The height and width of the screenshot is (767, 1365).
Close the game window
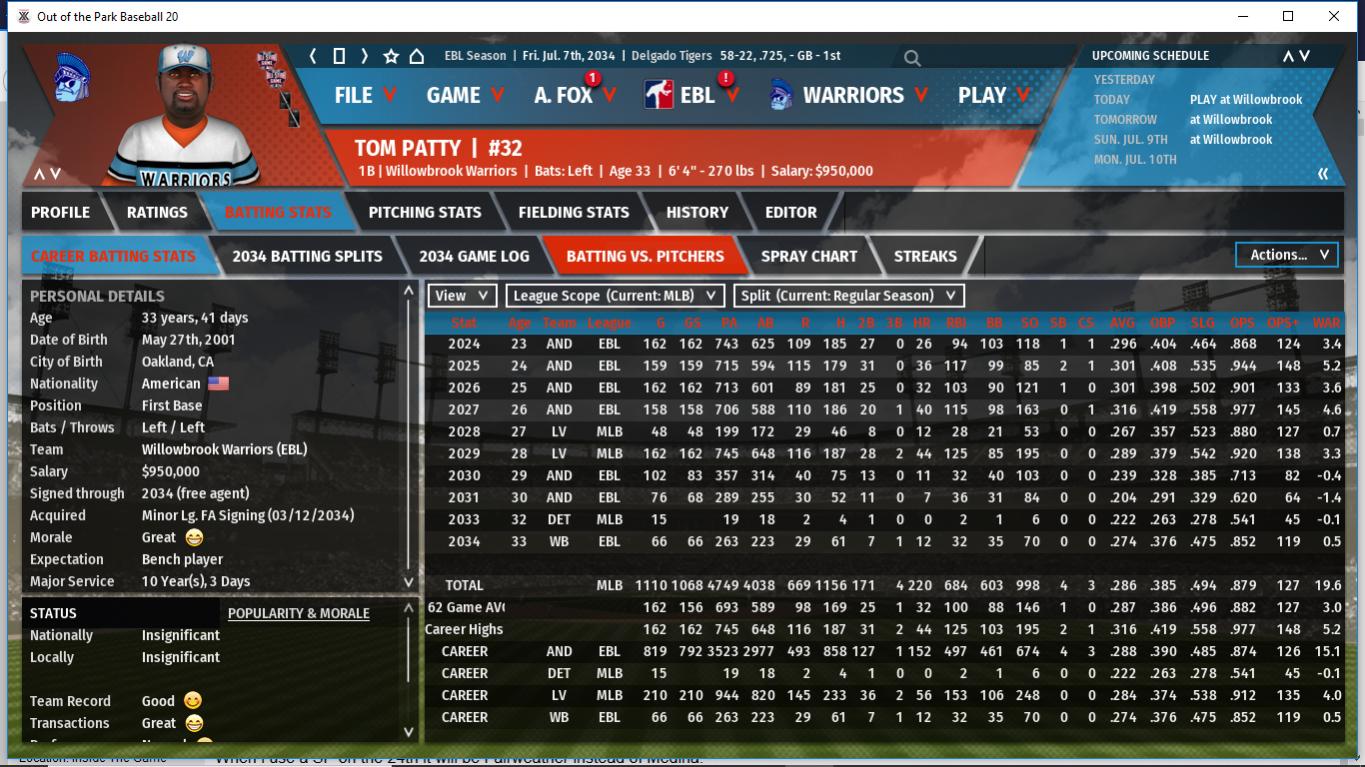1333,16
